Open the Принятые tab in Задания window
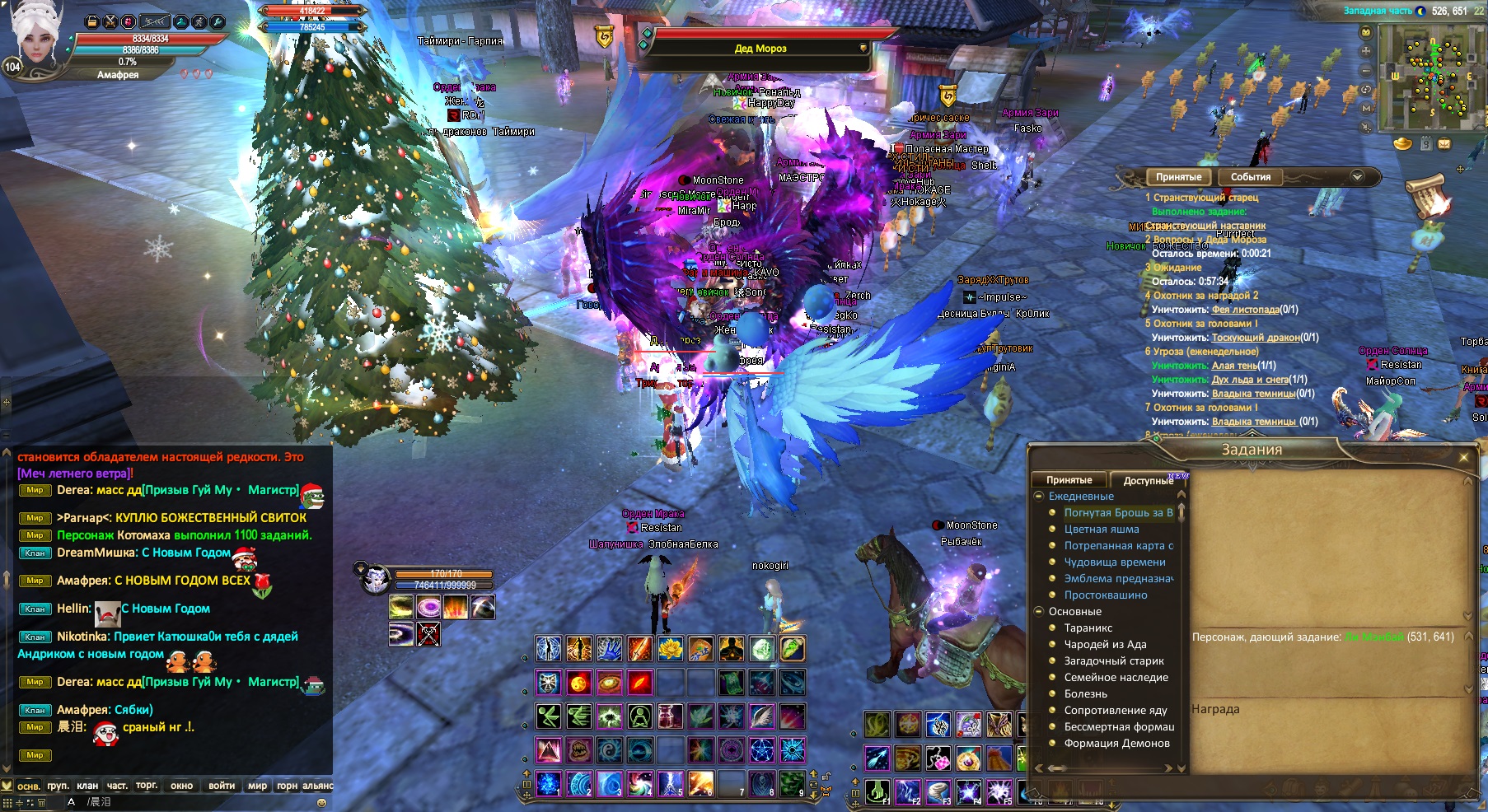The image size is (1488, 812). point(1069,480)
